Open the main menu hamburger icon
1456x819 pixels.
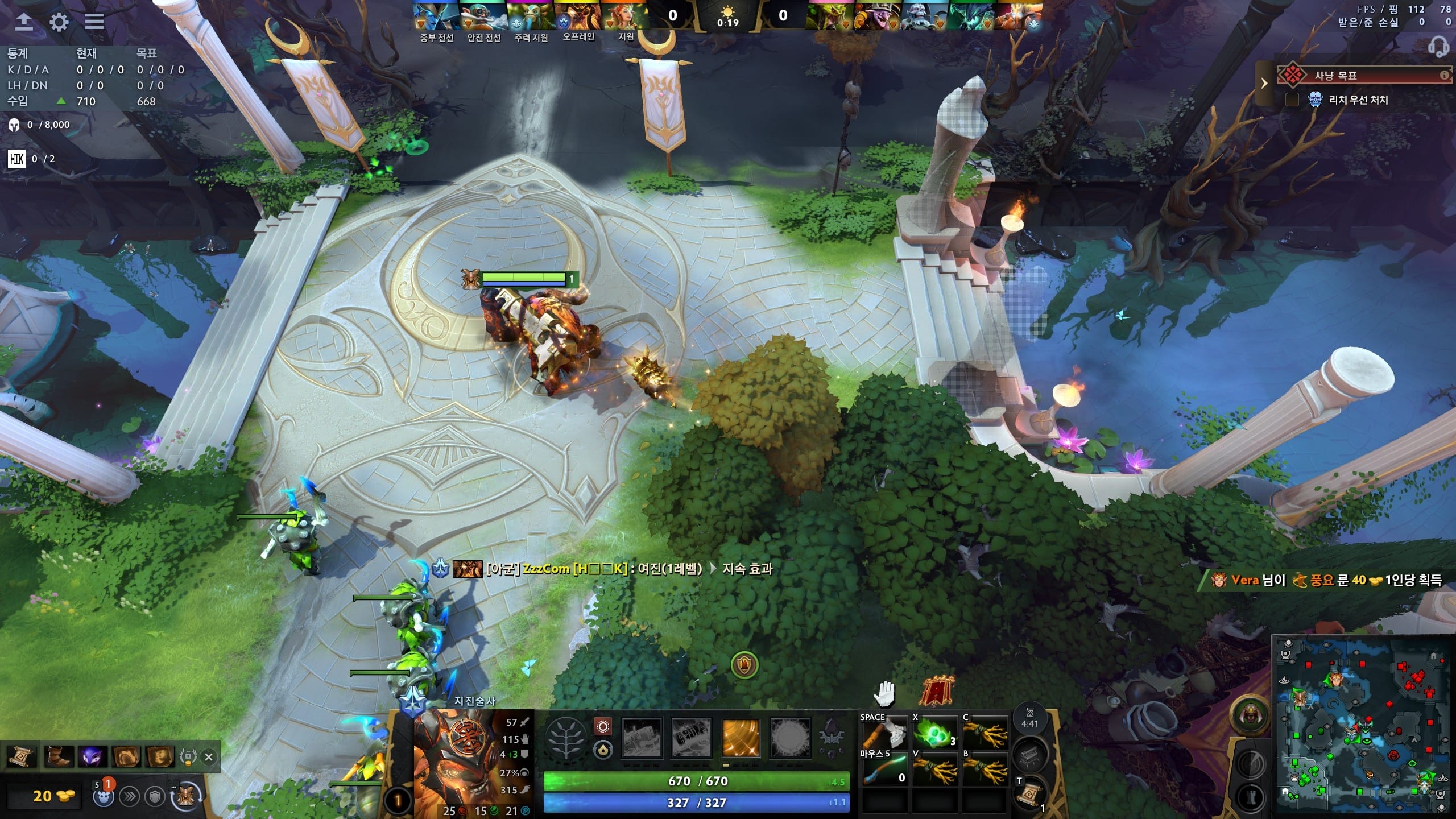click(x=94, y=22)
